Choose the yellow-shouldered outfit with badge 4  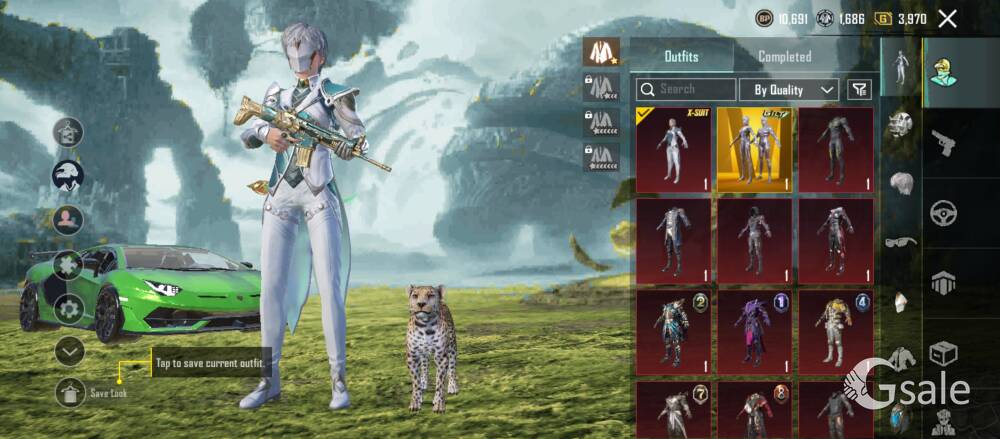(834, 329)
